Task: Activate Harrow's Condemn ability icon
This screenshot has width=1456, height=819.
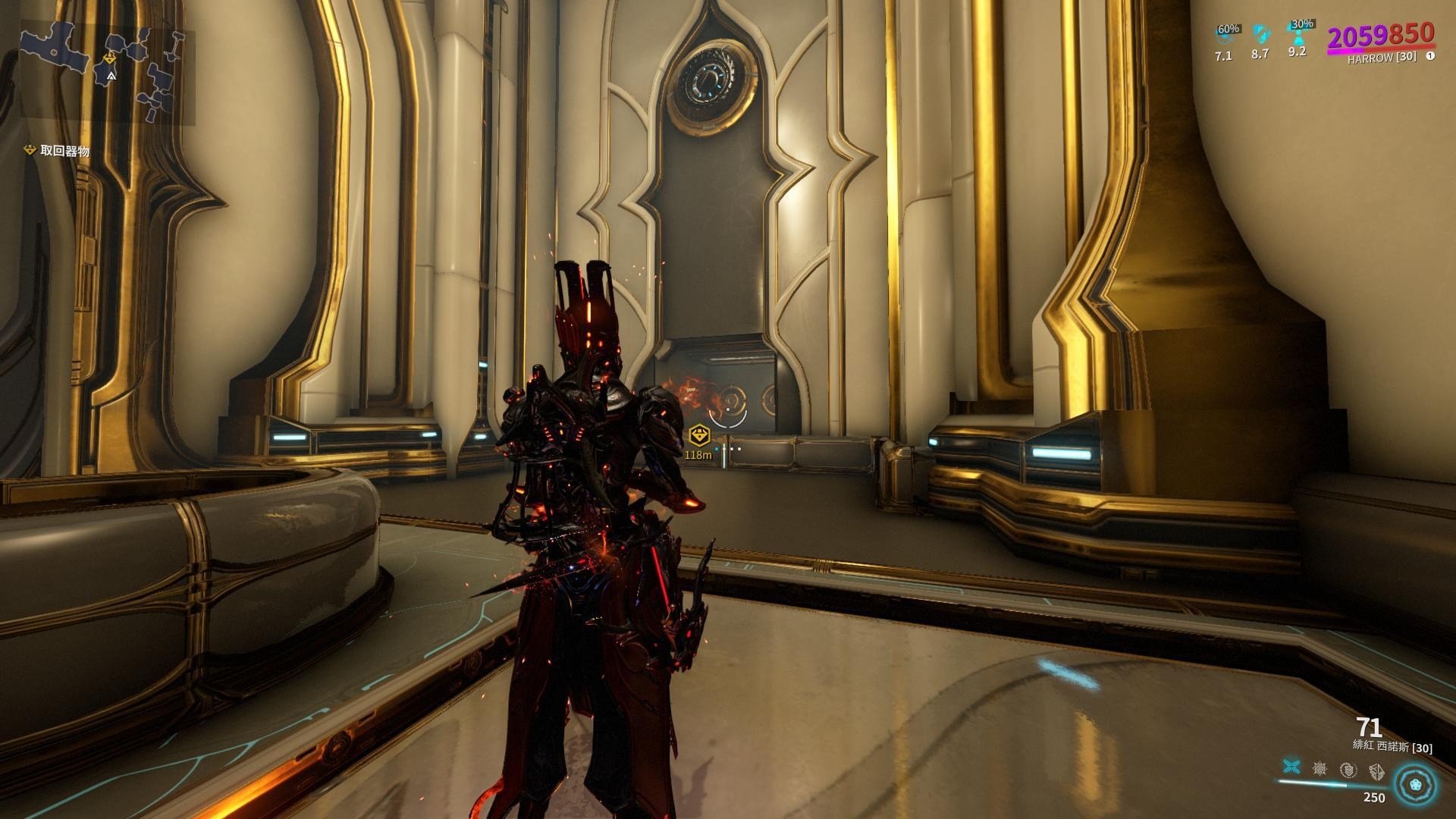Action: point(1291,769)
